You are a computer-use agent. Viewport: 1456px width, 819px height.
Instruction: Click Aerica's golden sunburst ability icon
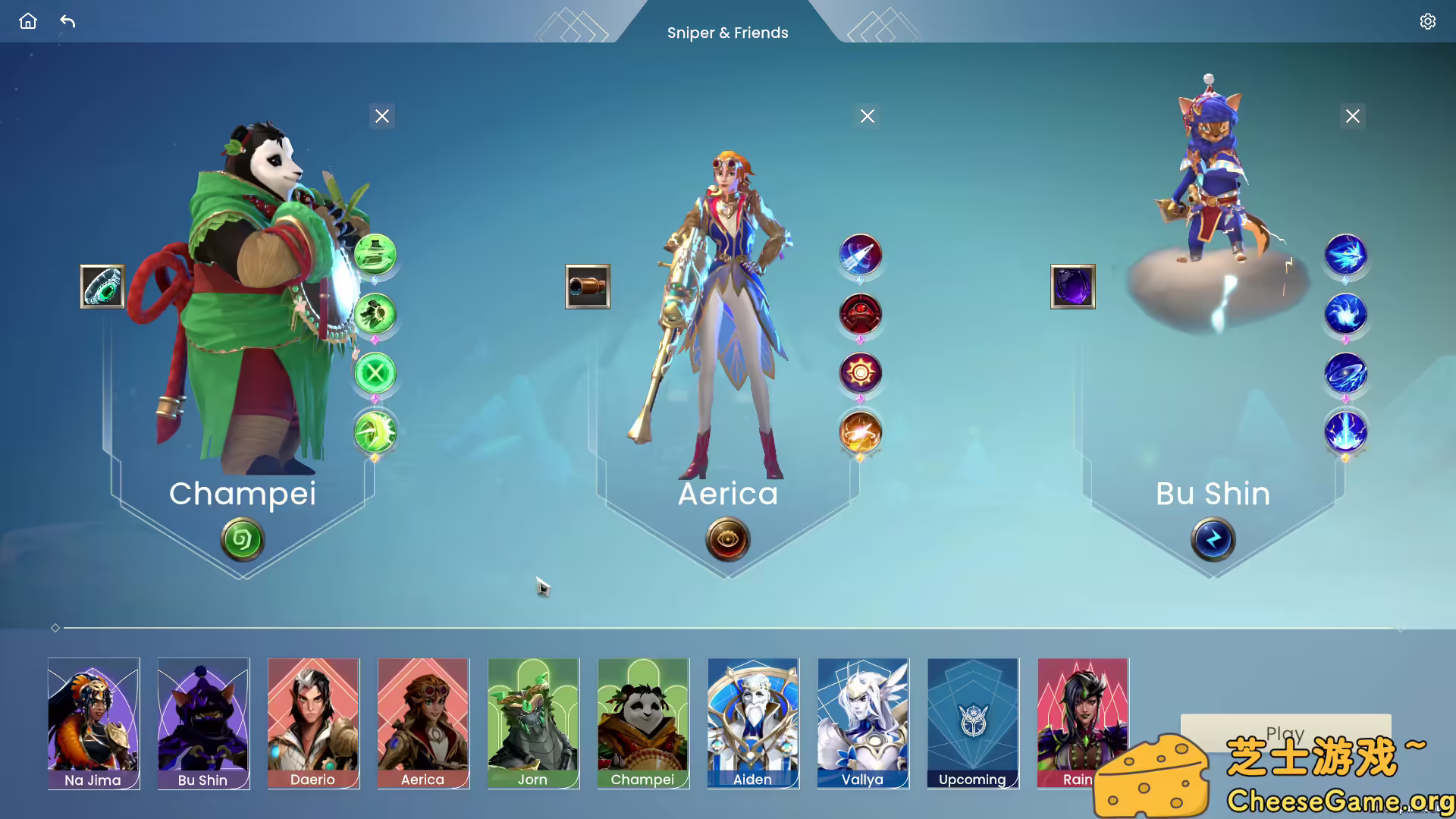pyautogui.click(x=859, y=373)
